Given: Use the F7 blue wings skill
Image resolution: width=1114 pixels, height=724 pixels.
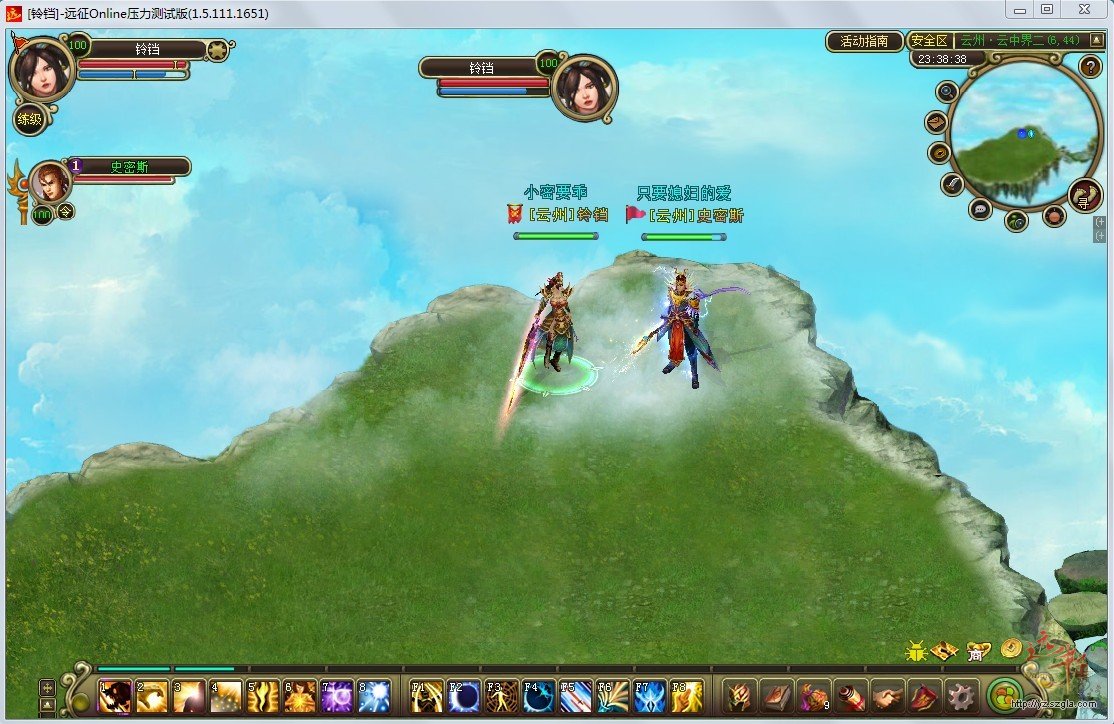Looking at the screenshot, I should 650,696.
